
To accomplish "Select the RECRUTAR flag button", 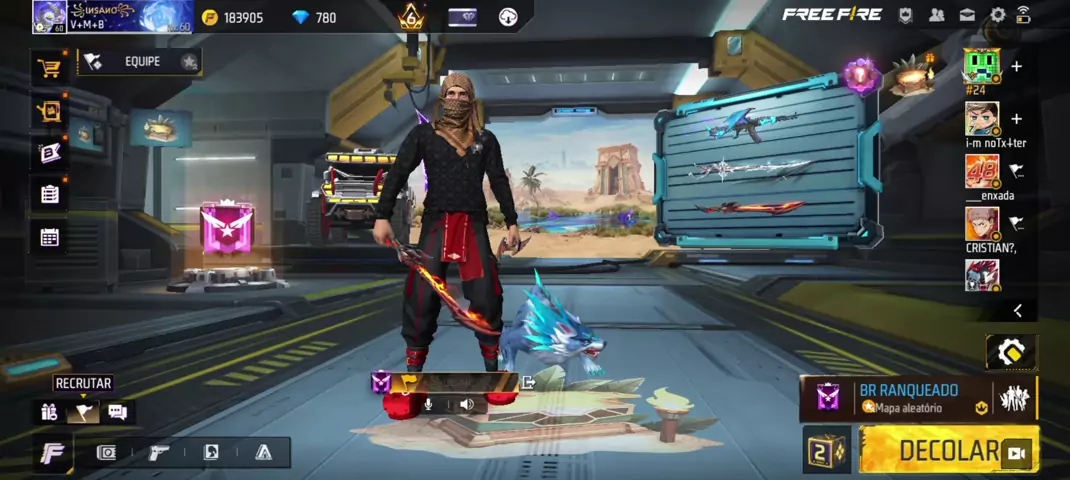I will tap(82, 411).
